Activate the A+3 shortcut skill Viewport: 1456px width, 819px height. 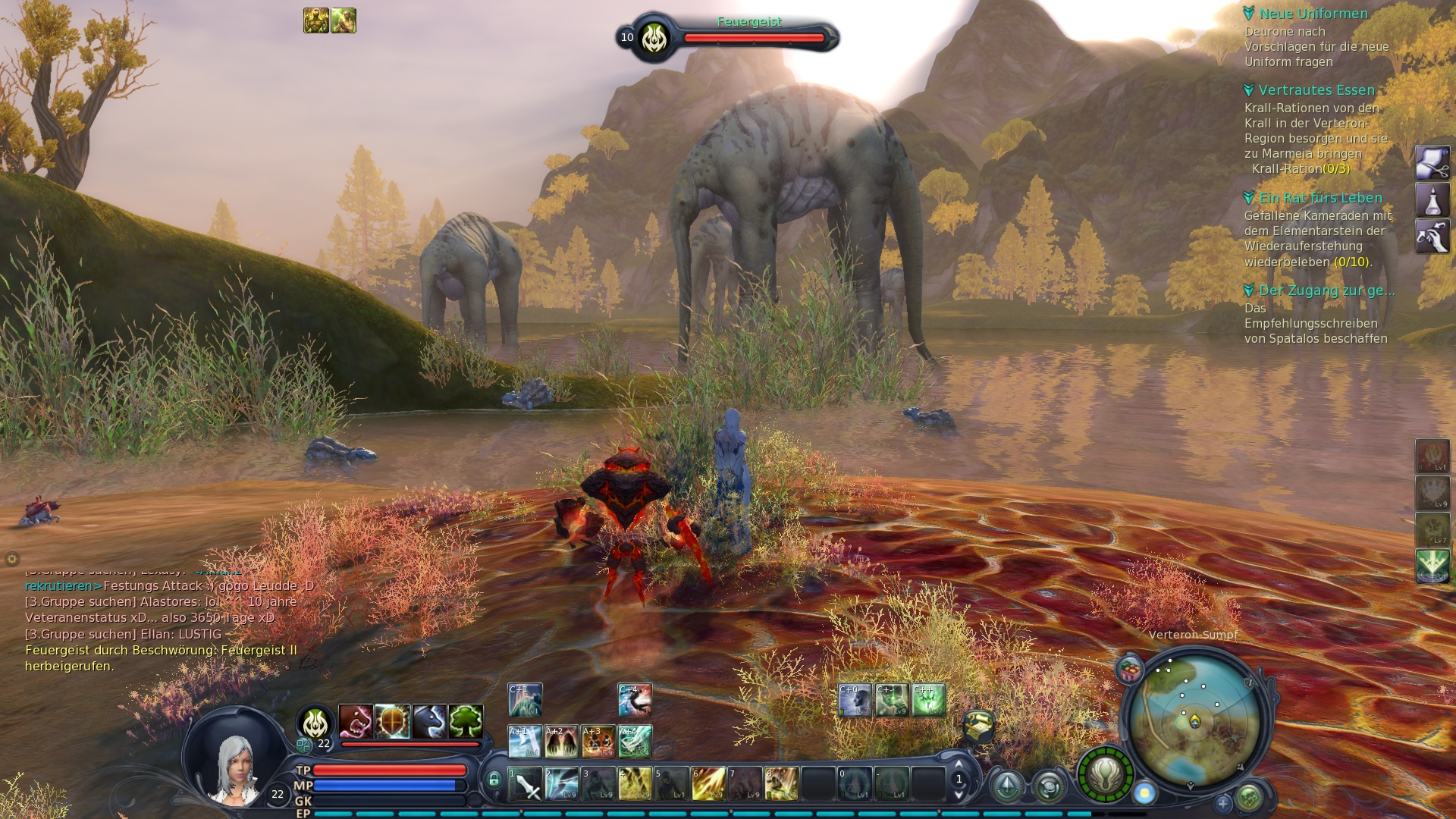598,742
